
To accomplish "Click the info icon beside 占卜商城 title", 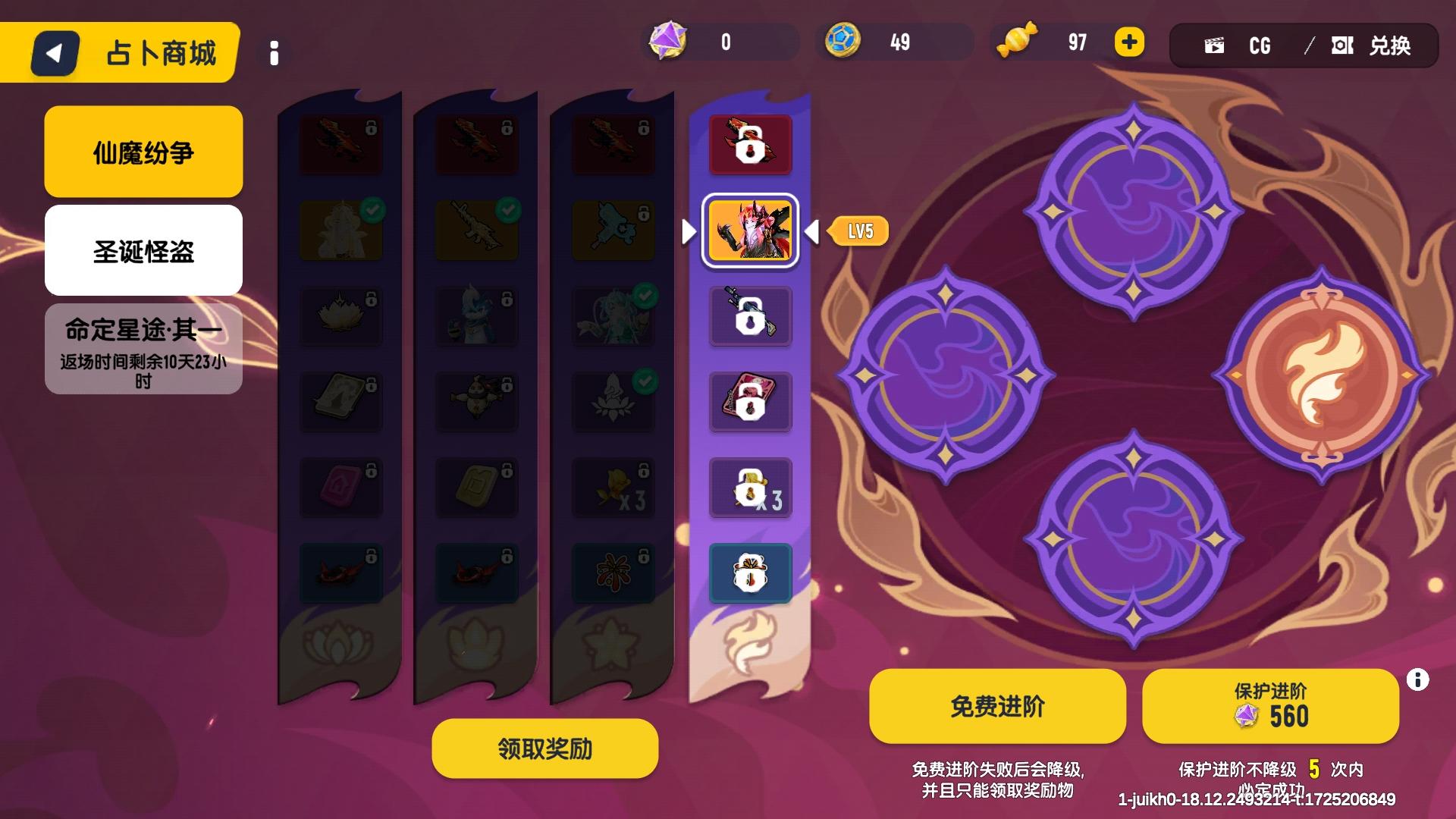I will [x=275, y=53].
